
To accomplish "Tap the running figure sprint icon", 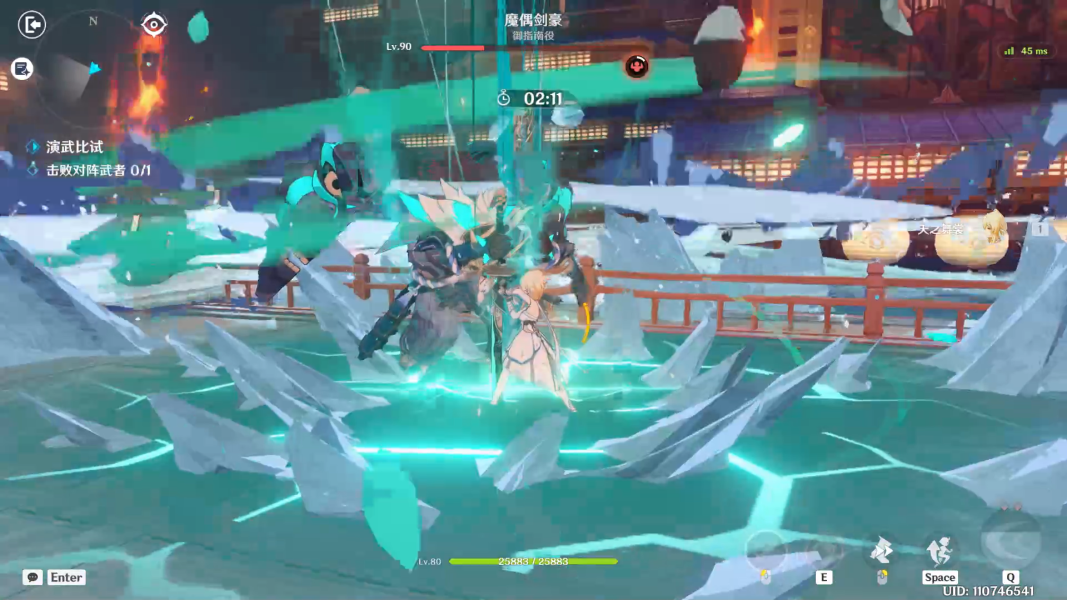I will pos(939,549).
